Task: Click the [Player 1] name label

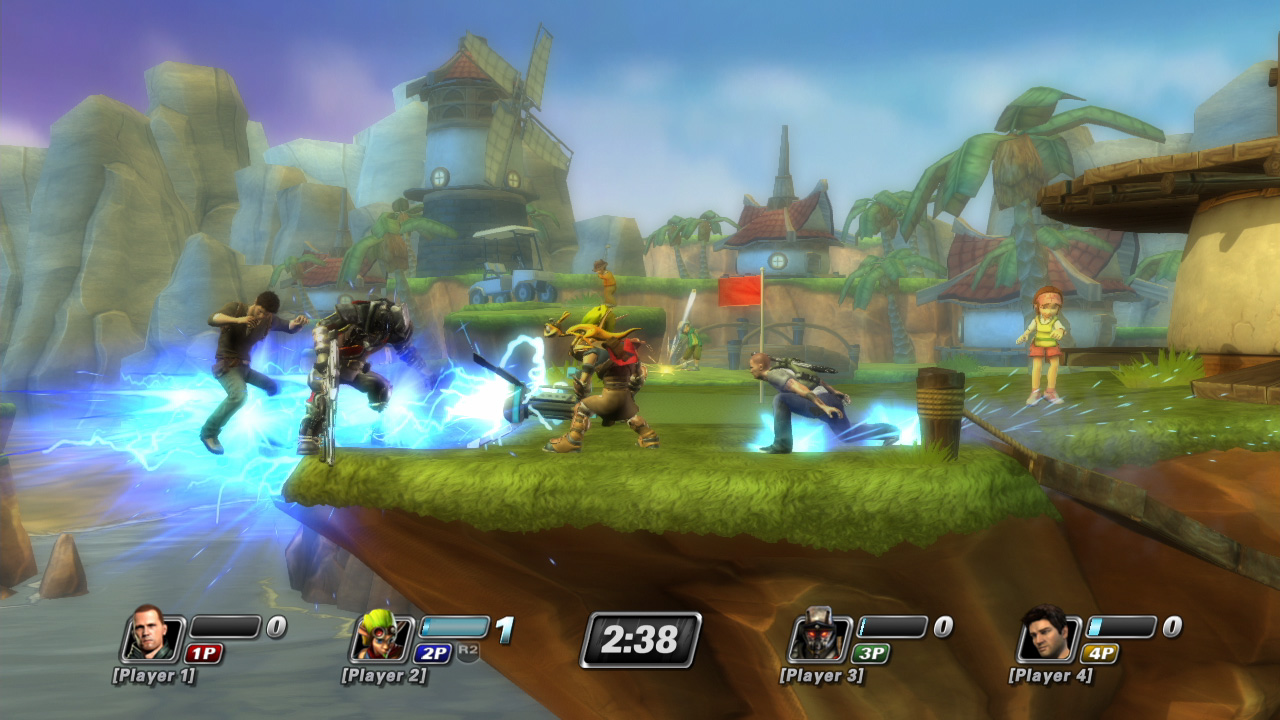Action: coord(154,675)
